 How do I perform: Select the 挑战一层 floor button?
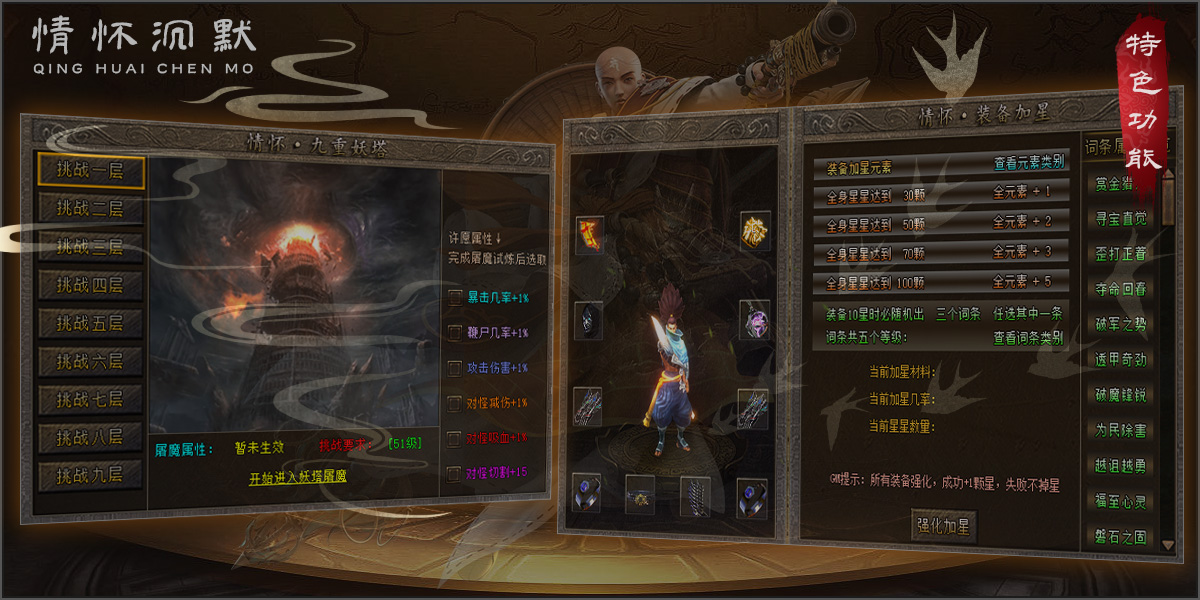[x=91, y=170]
